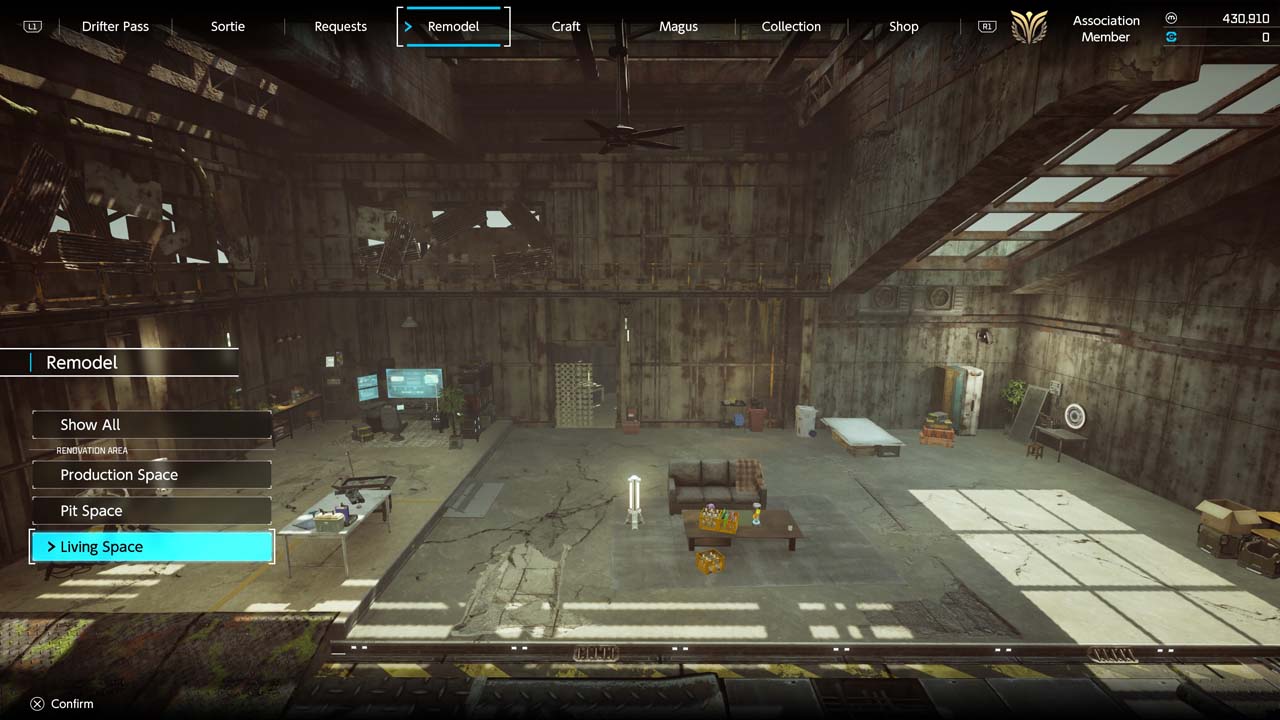Open the Shop tab
Screen dimensions: 1280x720
coord(903,26)
